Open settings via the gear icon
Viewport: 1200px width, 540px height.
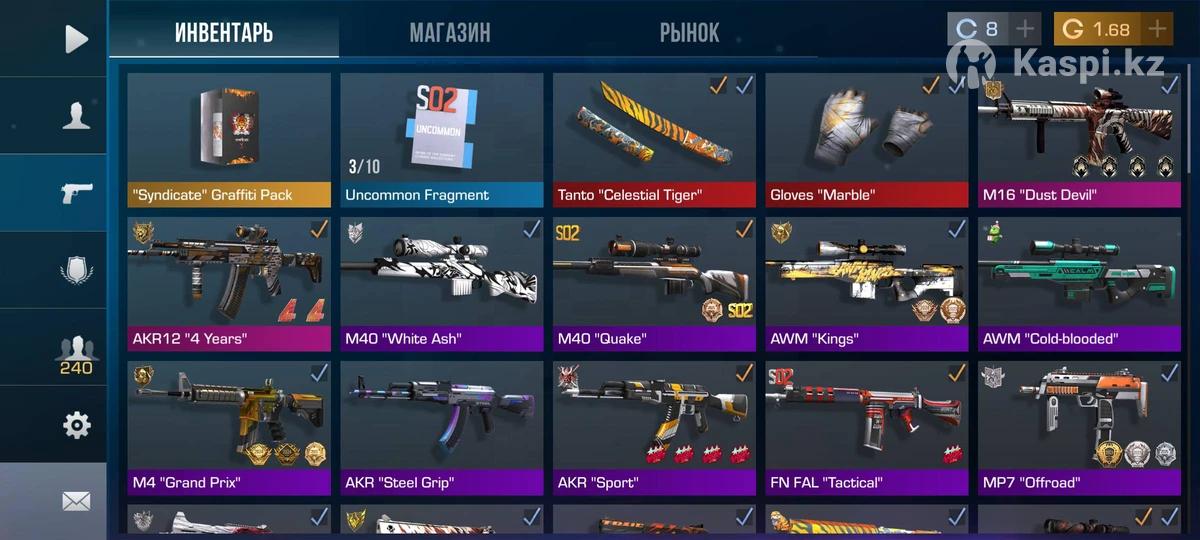[x=76, y=425]
